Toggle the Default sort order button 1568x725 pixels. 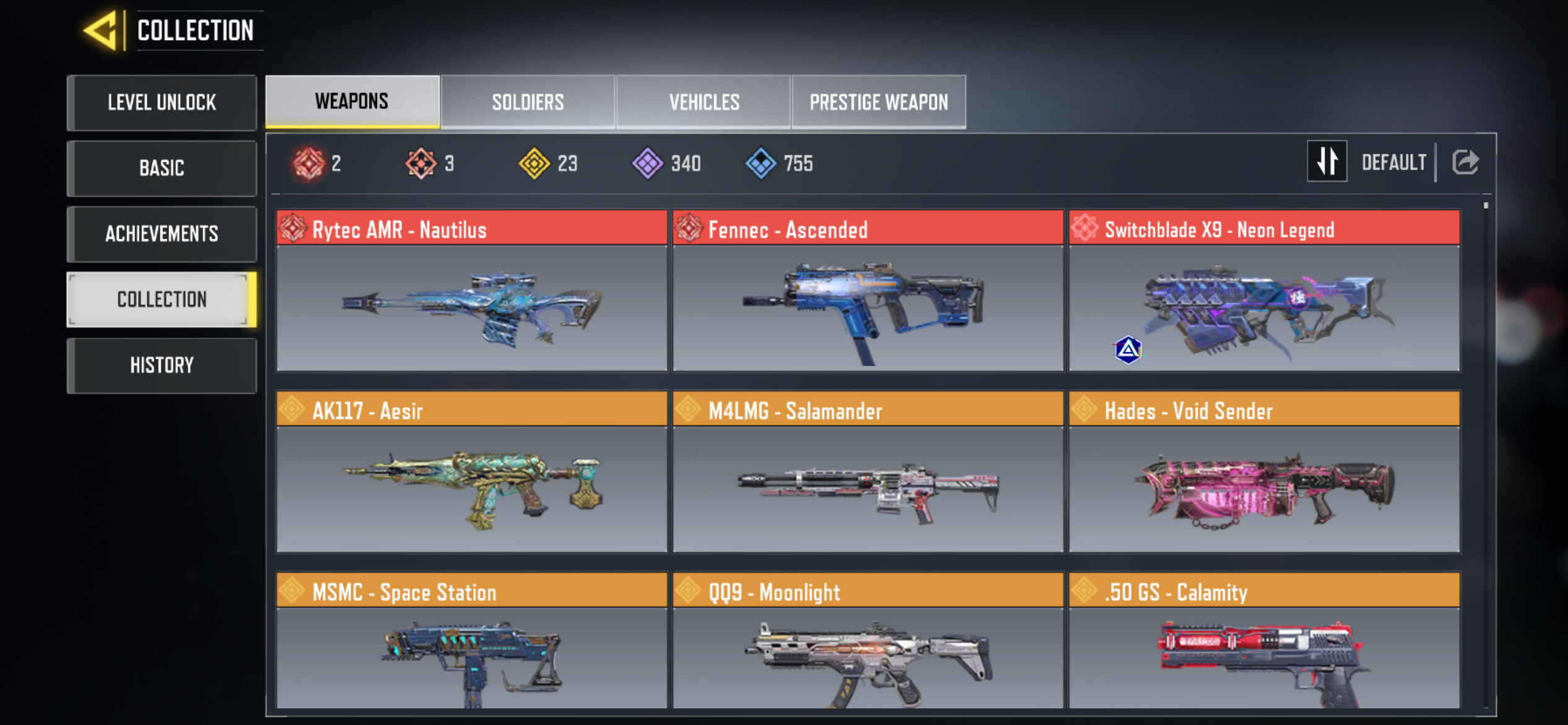click(x=1327, y=162)
